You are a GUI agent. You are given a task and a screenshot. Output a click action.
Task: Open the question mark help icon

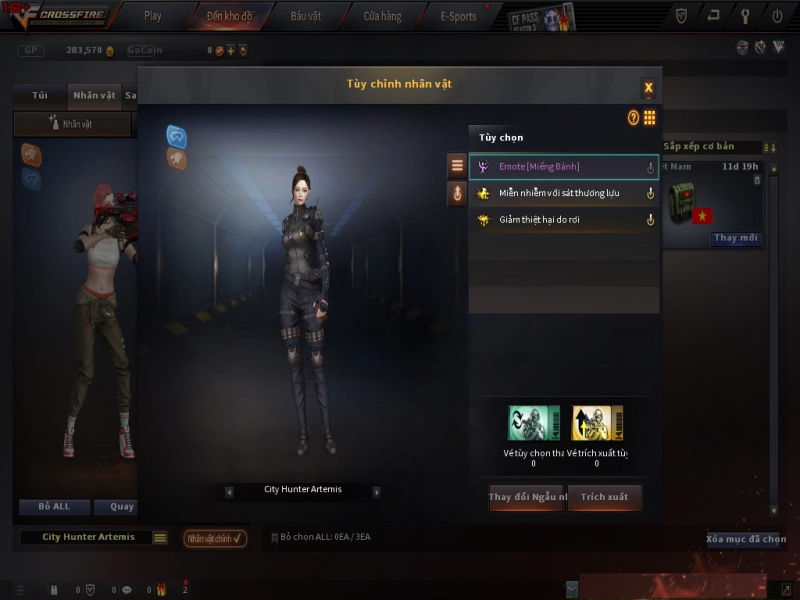[633, 118]
